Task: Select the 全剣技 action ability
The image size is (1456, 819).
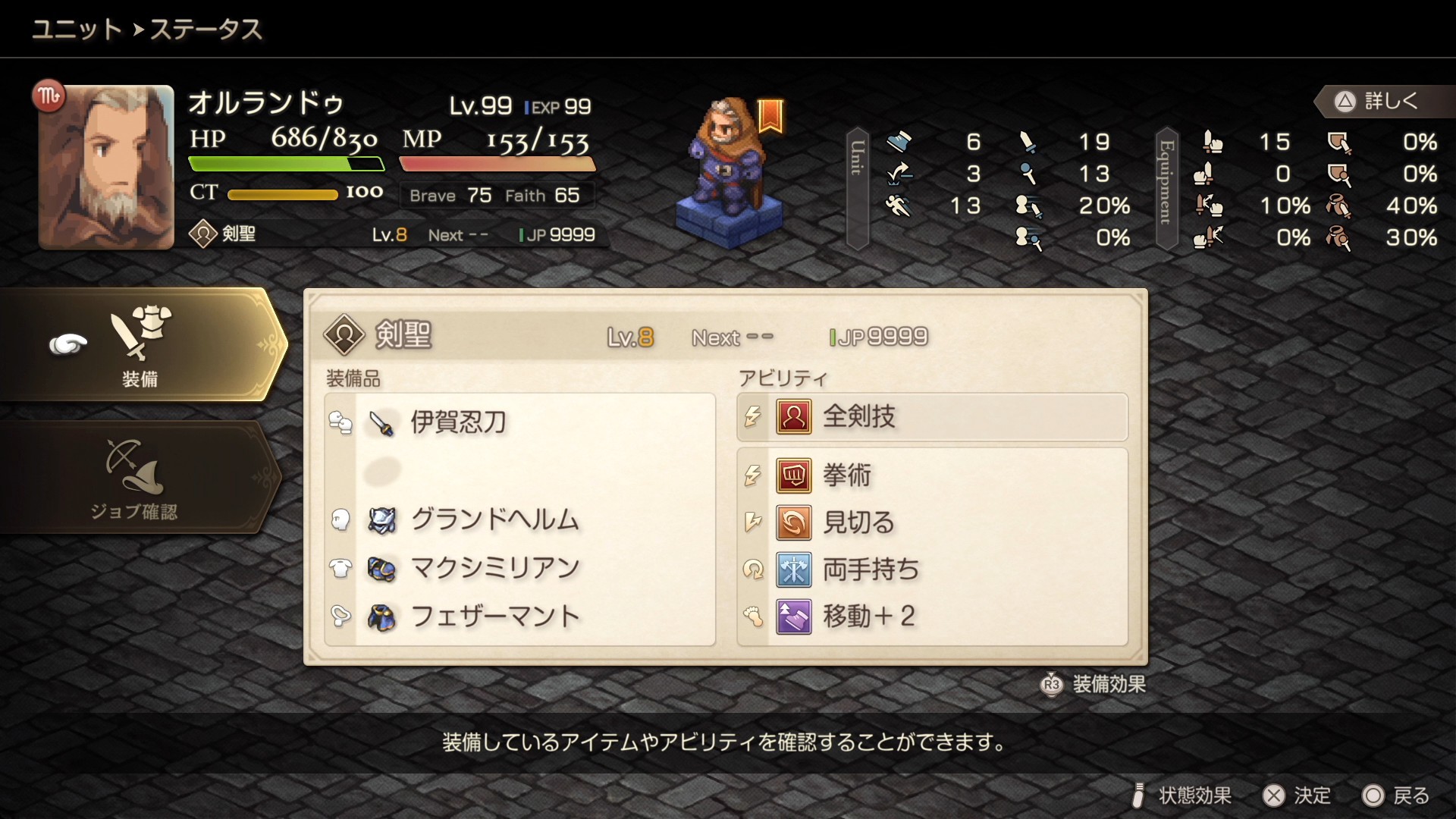Action: click(x=932, y=417)
